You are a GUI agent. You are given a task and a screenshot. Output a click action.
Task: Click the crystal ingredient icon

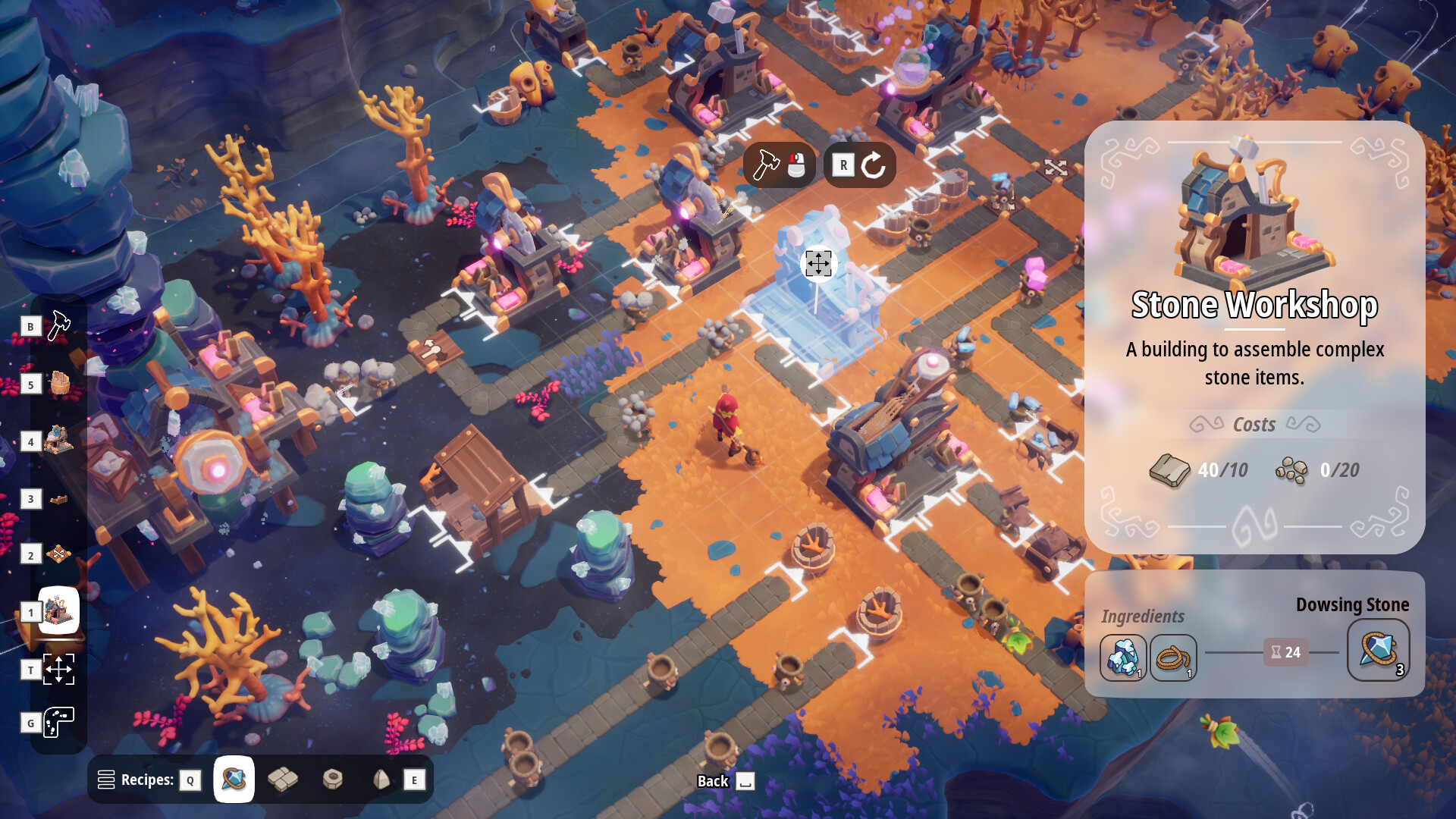1123,655
